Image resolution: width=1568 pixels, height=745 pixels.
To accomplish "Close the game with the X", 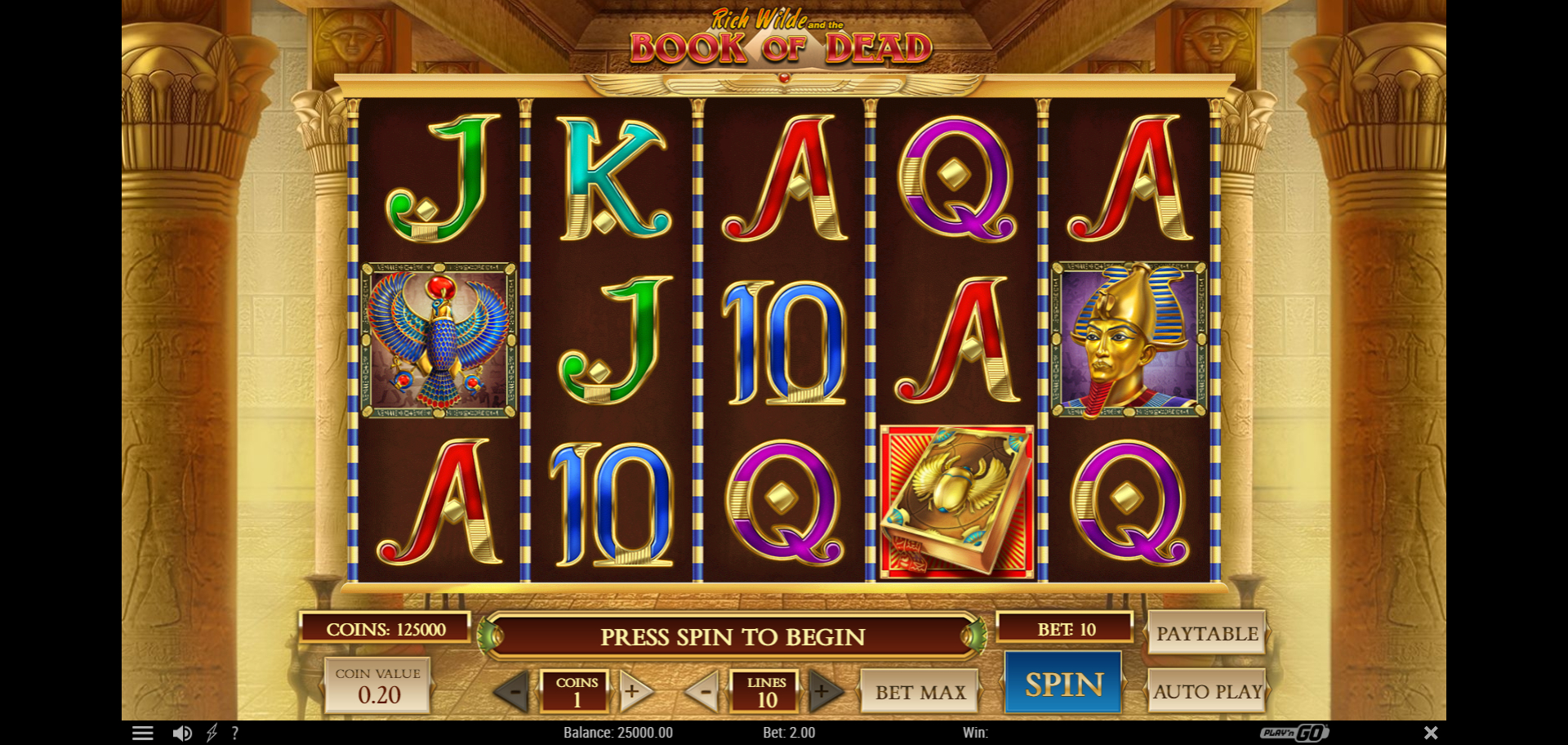I will coord(1431,733).
